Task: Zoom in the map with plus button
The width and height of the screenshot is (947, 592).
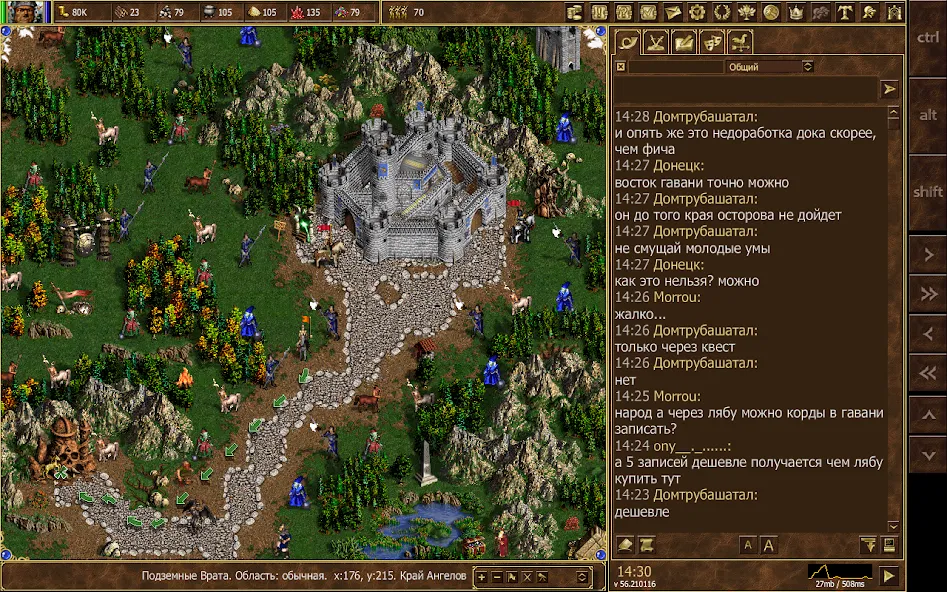Action: (482, 577)
